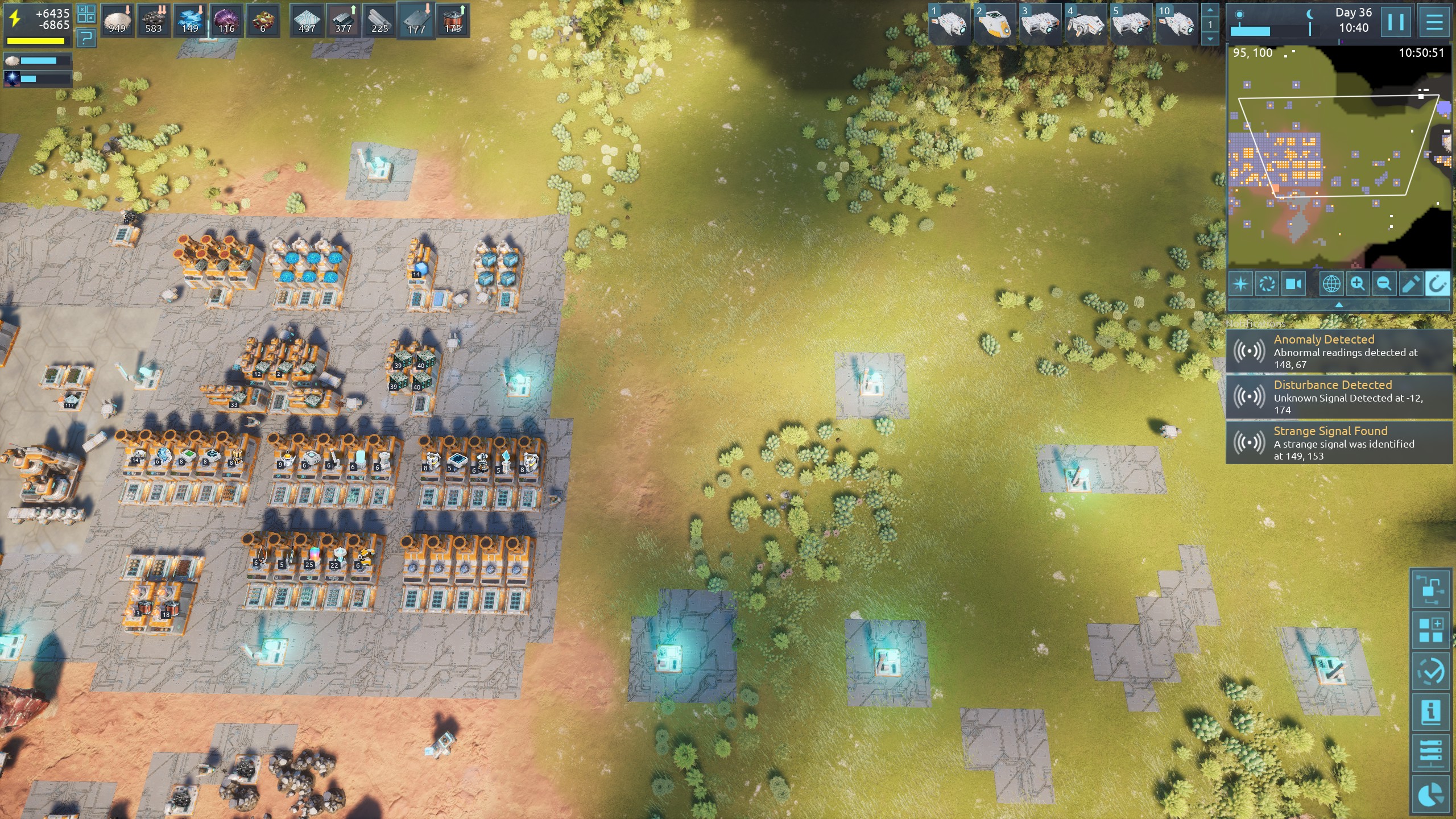Open the build grid plus menu

point(1430,630)
